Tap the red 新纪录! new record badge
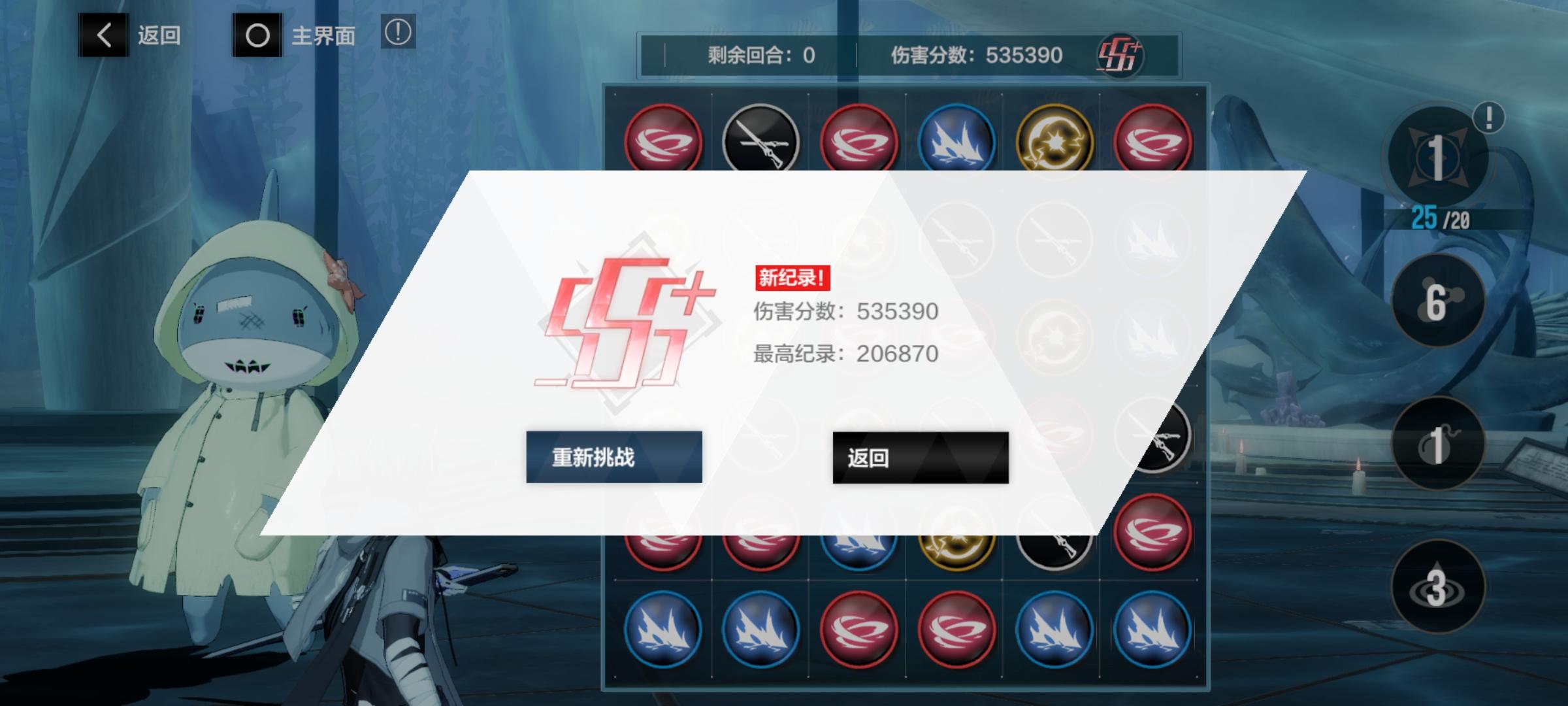This screenshot has width=1568, height=706. coord(791,278)
